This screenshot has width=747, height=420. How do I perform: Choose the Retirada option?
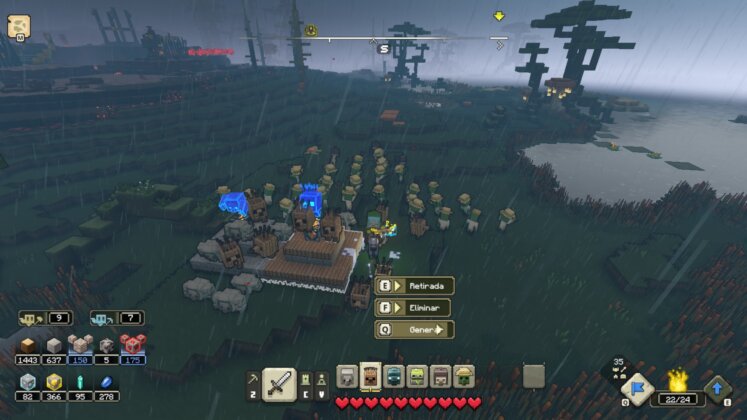pos(415,286)
